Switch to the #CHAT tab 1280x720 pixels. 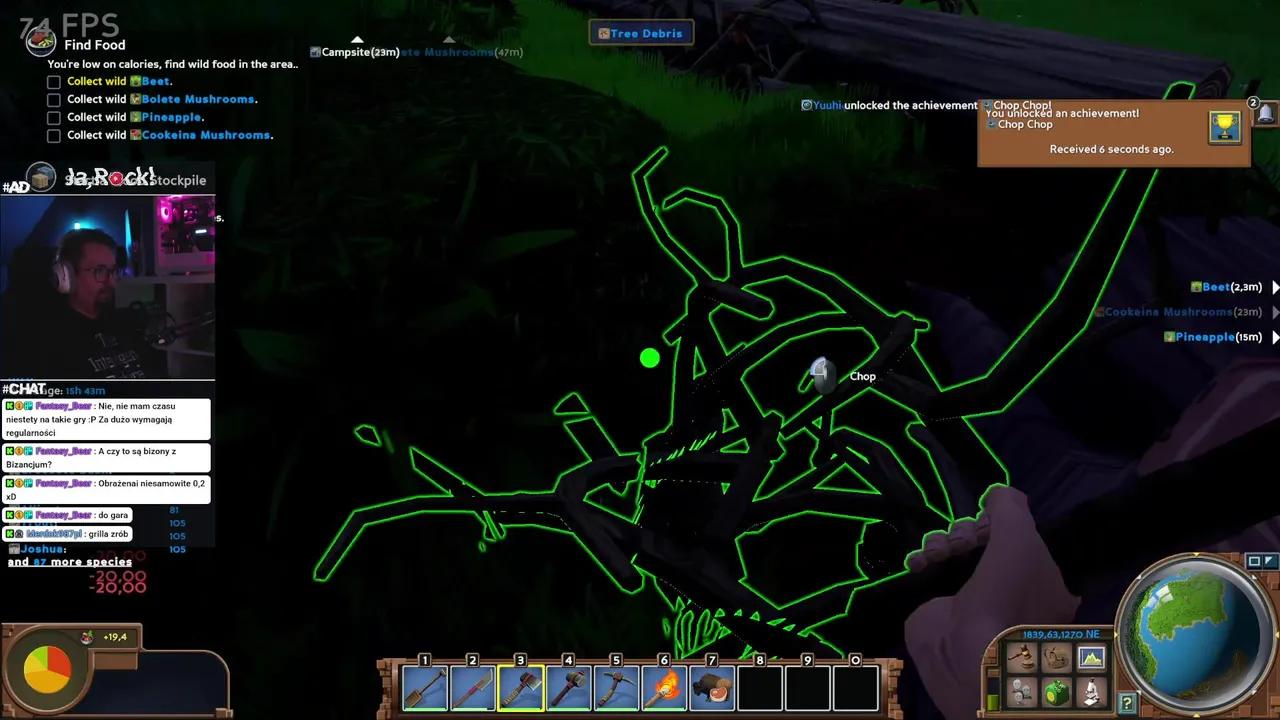27,388
